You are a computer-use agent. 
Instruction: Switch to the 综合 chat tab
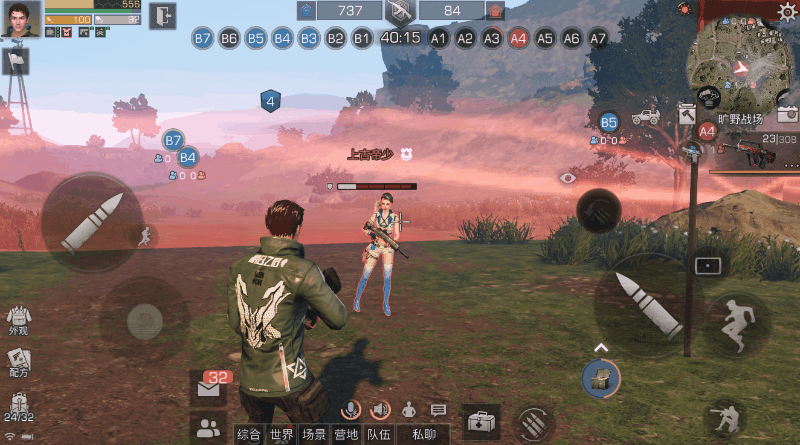249,434
